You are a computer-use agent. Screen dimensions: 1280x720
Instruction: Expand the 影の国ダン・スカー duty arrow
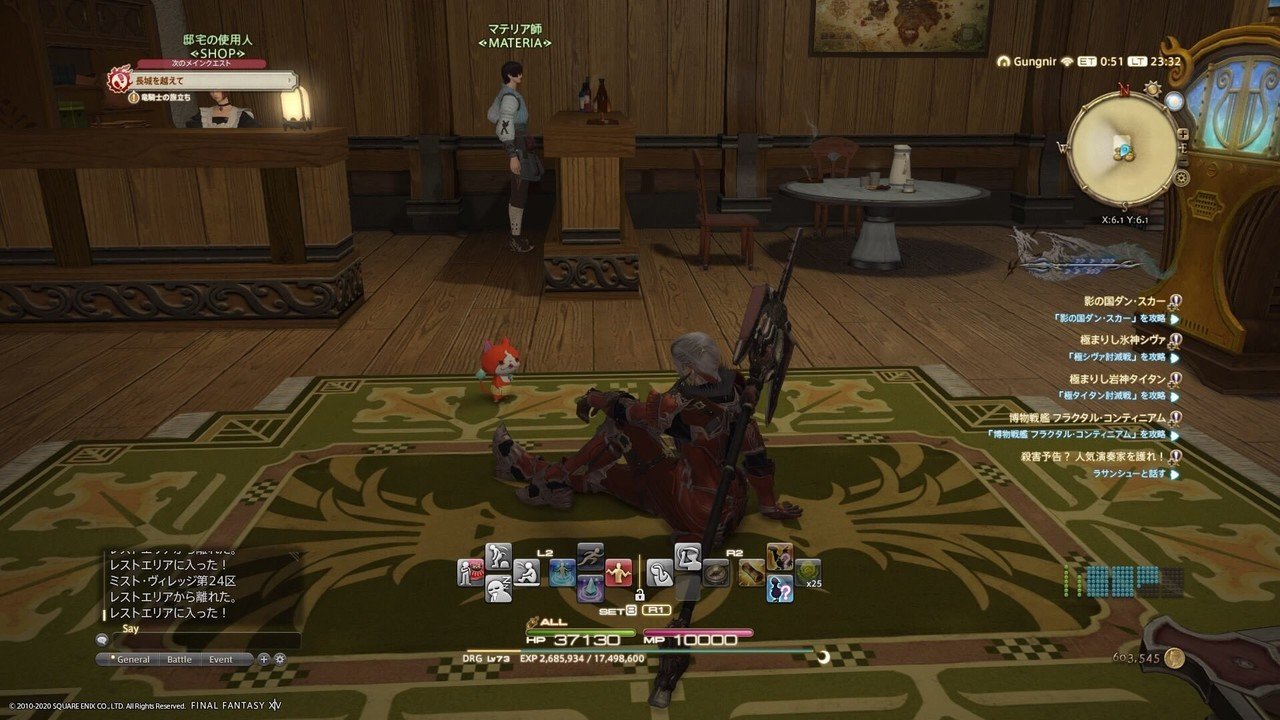(x=1173, y=319)
